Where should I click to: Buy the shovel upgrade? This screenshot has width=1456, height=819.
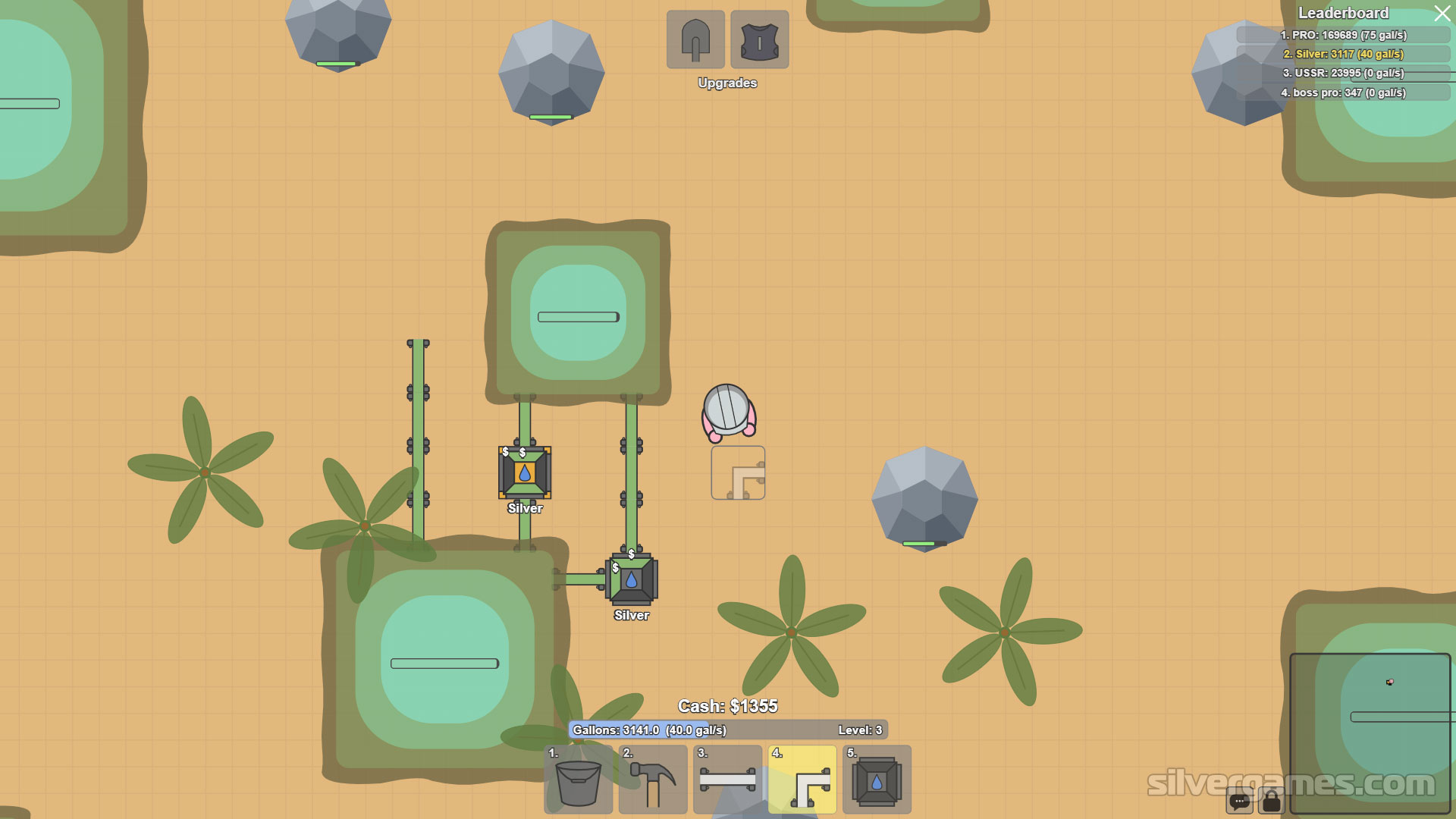[x=695, y=39]
